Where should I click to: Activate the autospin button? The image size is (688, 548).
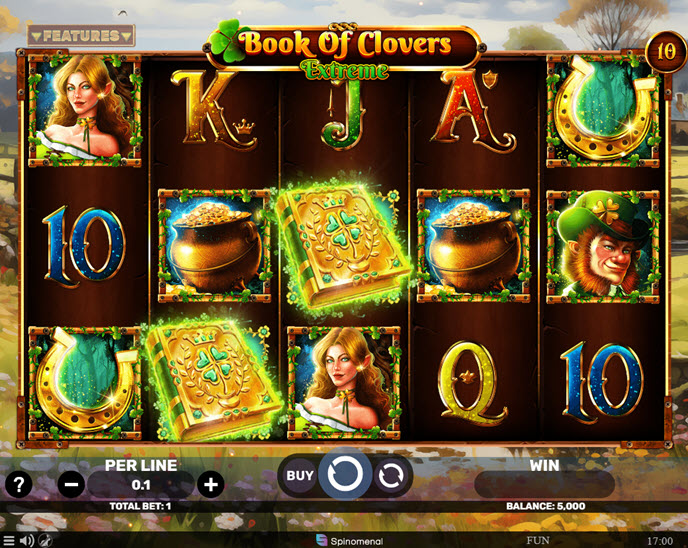pyautogui.click(x=391, y=476)
